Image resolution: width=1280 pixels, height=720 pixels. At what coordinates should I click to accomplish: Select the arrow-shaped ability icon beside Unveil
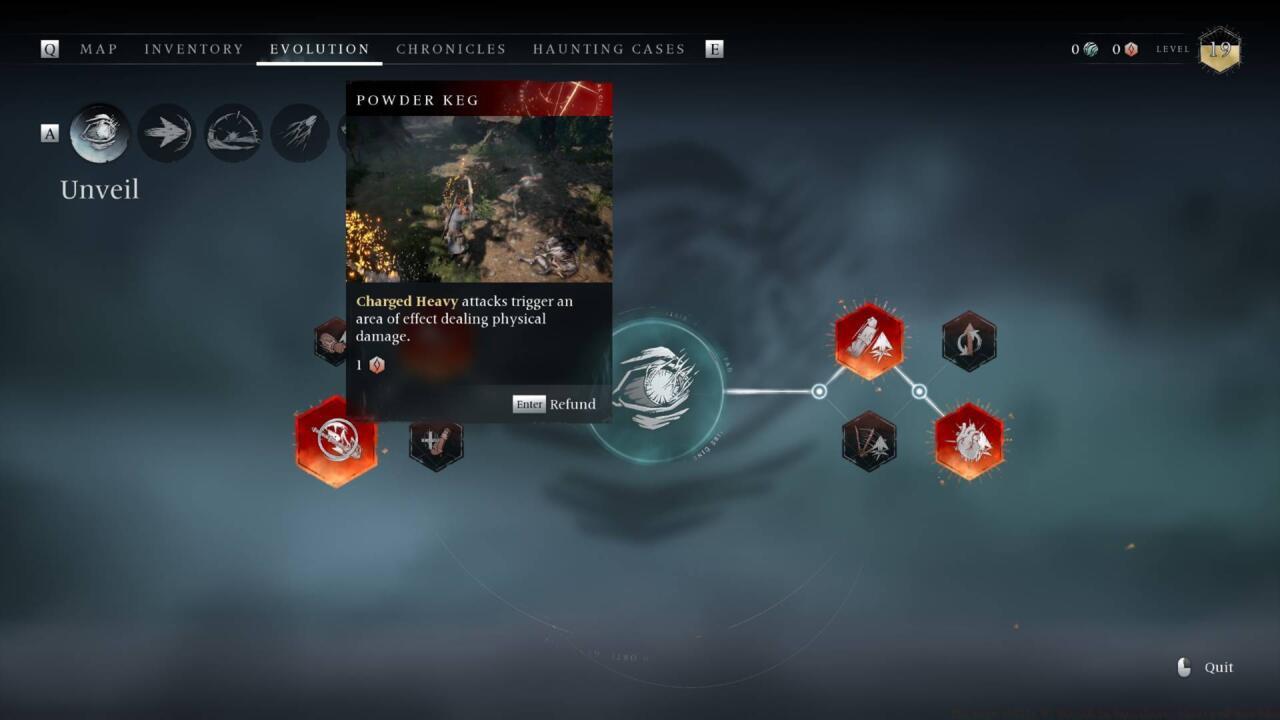[166, 132]
